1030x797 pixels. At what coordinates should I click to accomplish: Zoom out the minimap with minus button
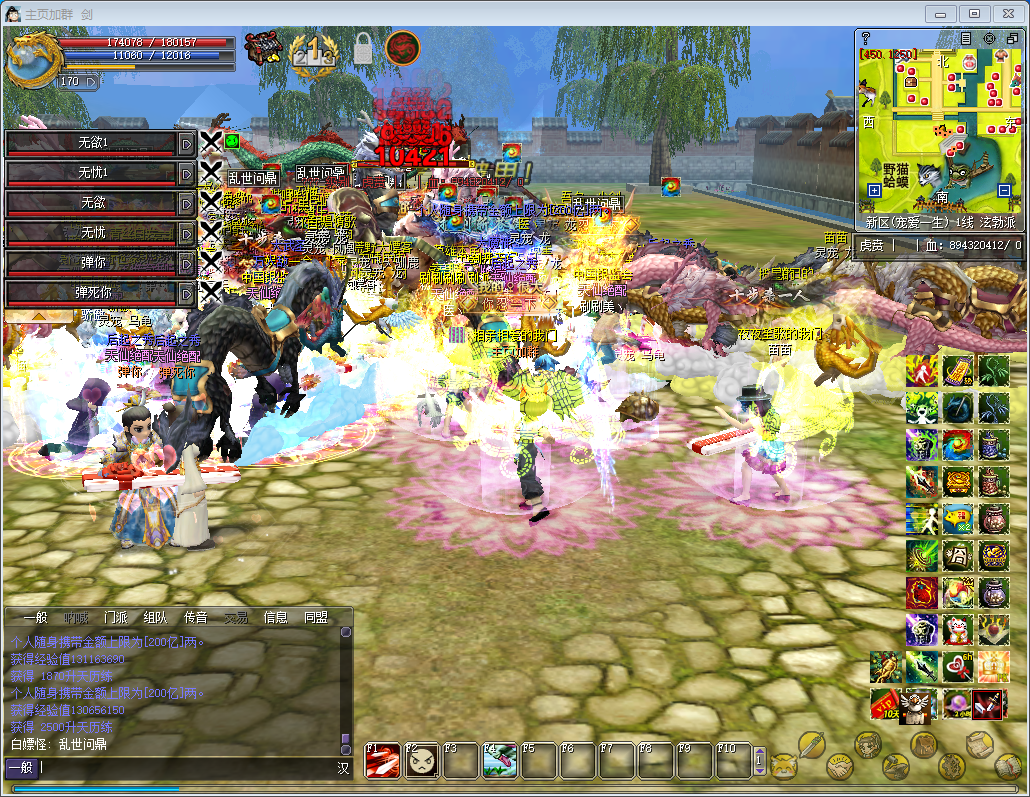[1006, 189]
